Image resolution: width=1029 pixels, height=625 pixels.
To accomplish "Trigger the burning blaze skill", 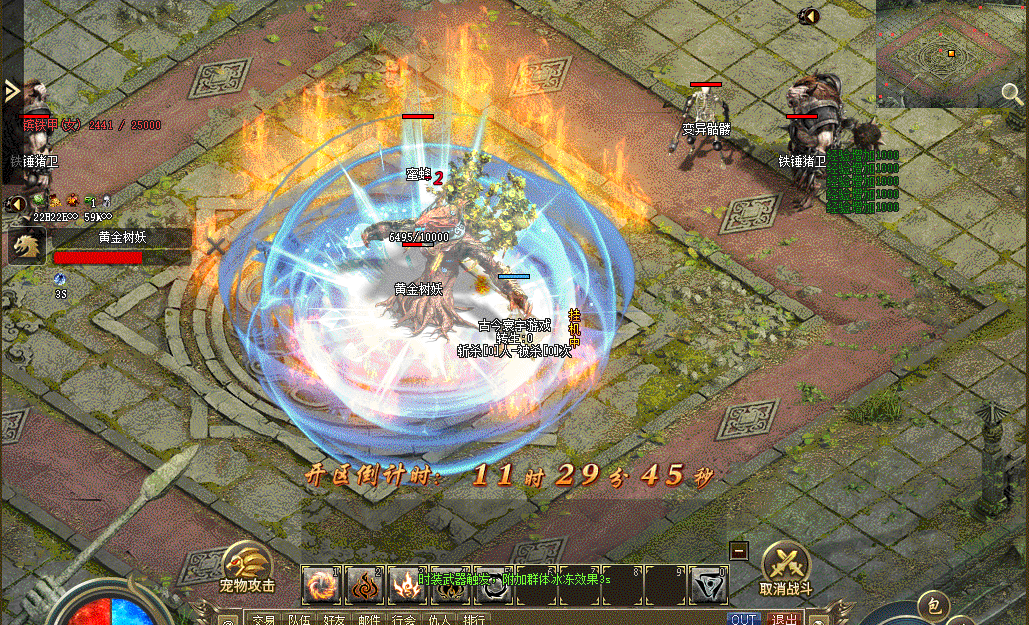I will (407, 585).
